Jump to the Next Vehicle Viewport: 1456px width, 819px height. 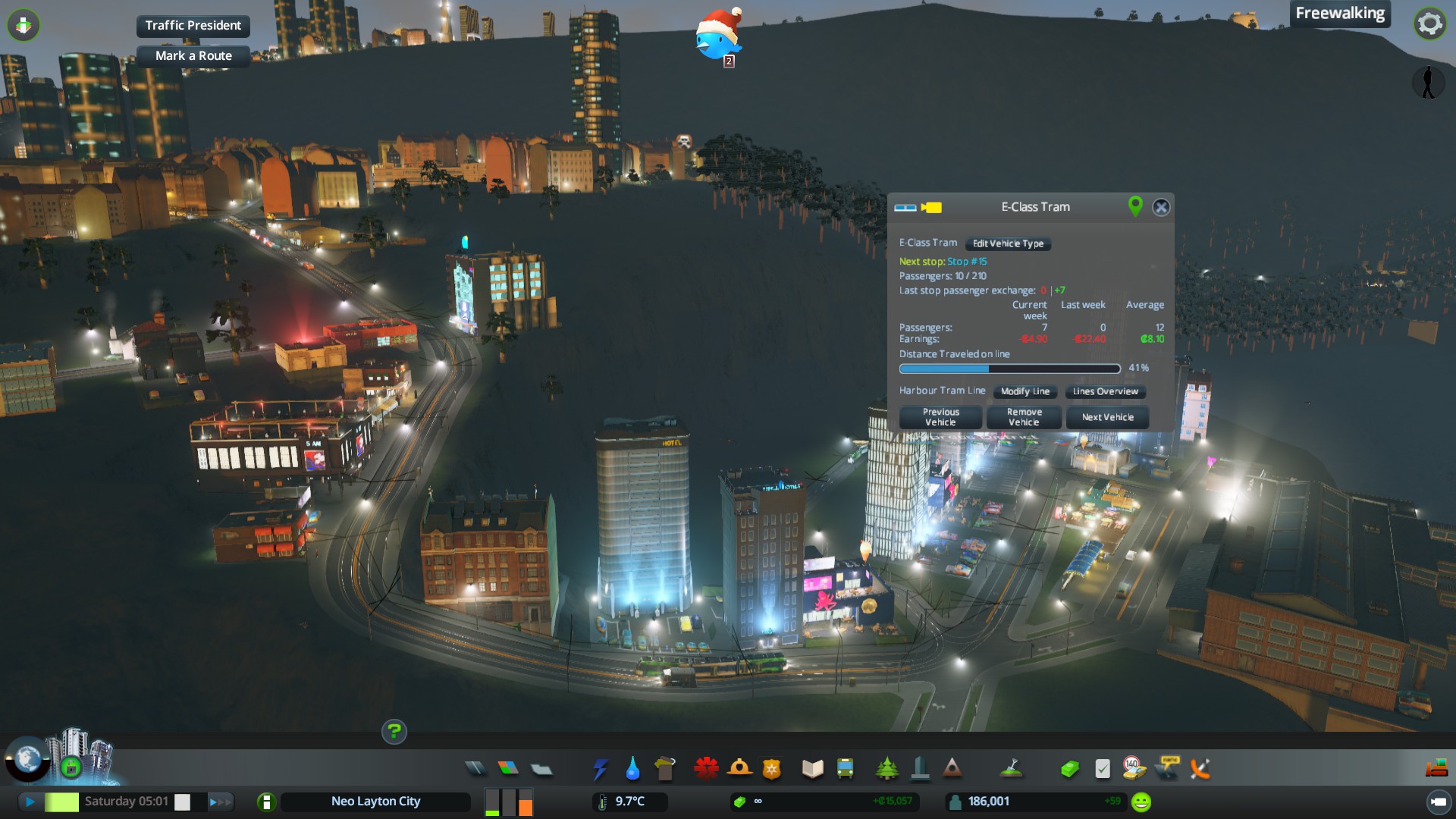click(x=1107, y=417)
